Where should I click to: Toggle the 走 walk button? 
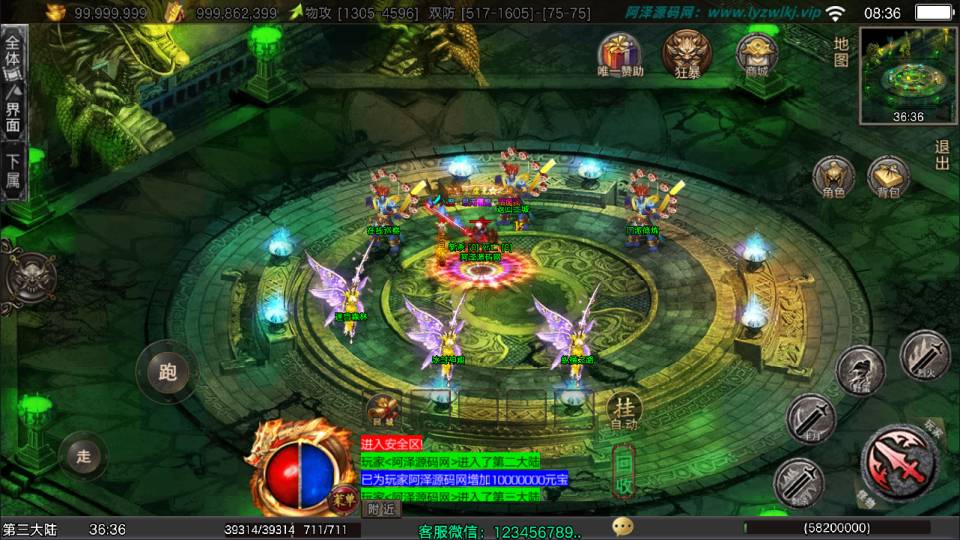(x=84, y=456)
